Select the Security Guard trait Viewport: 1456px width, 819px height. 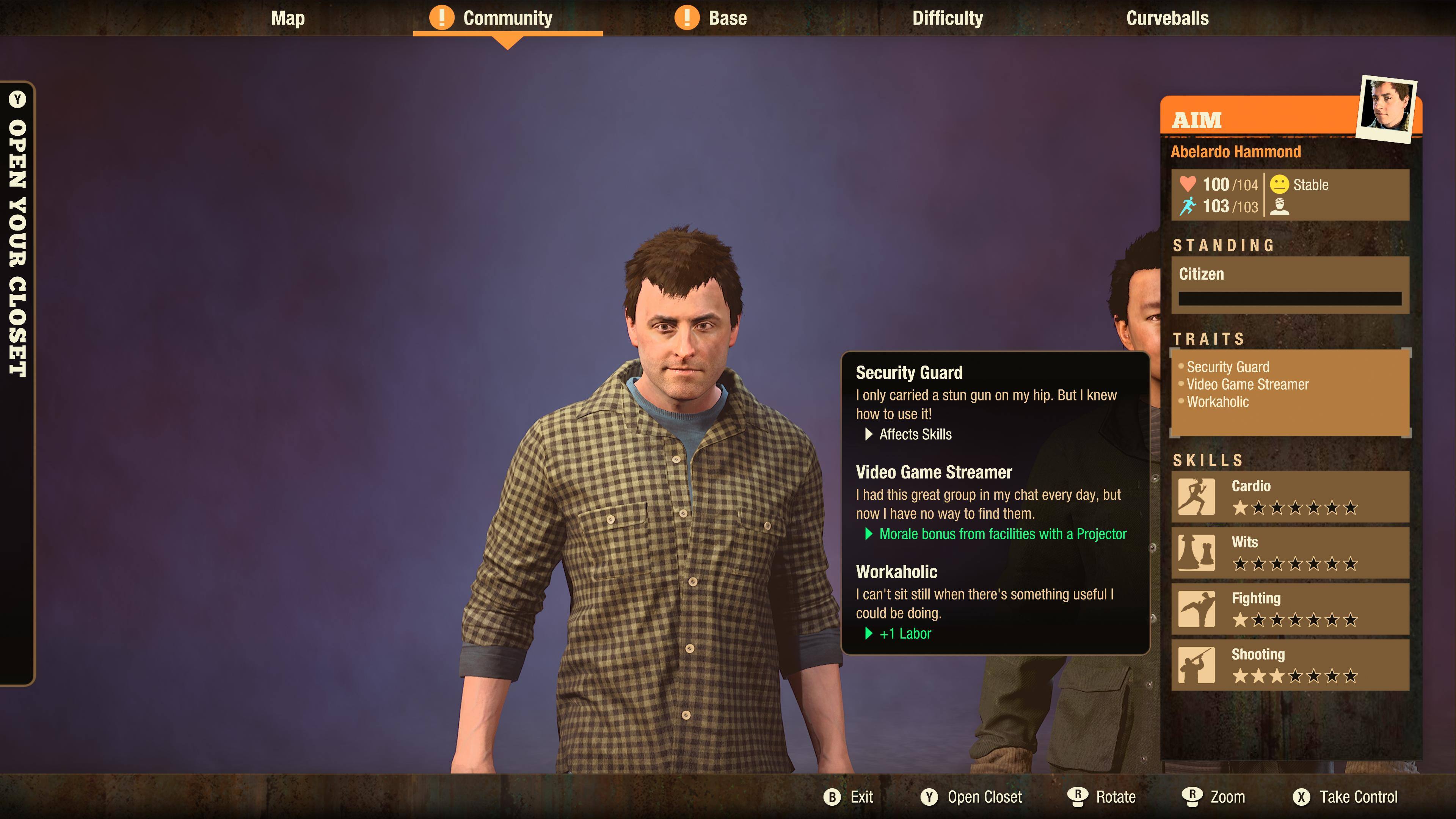[x=1228, y=367]
